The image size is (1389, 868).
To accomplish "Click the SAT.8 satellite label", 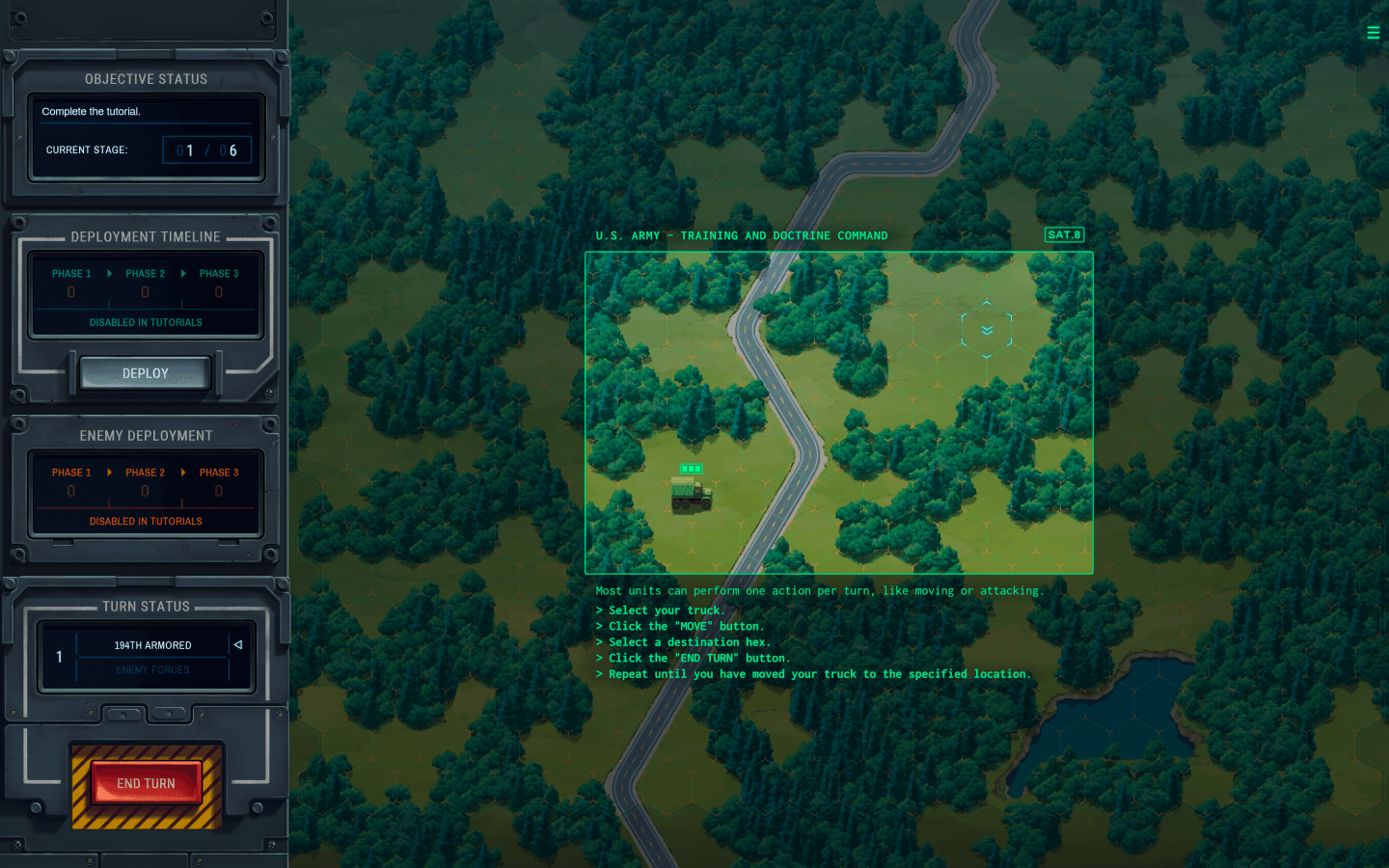I will pyautogui.click(x=1064, y=234).
